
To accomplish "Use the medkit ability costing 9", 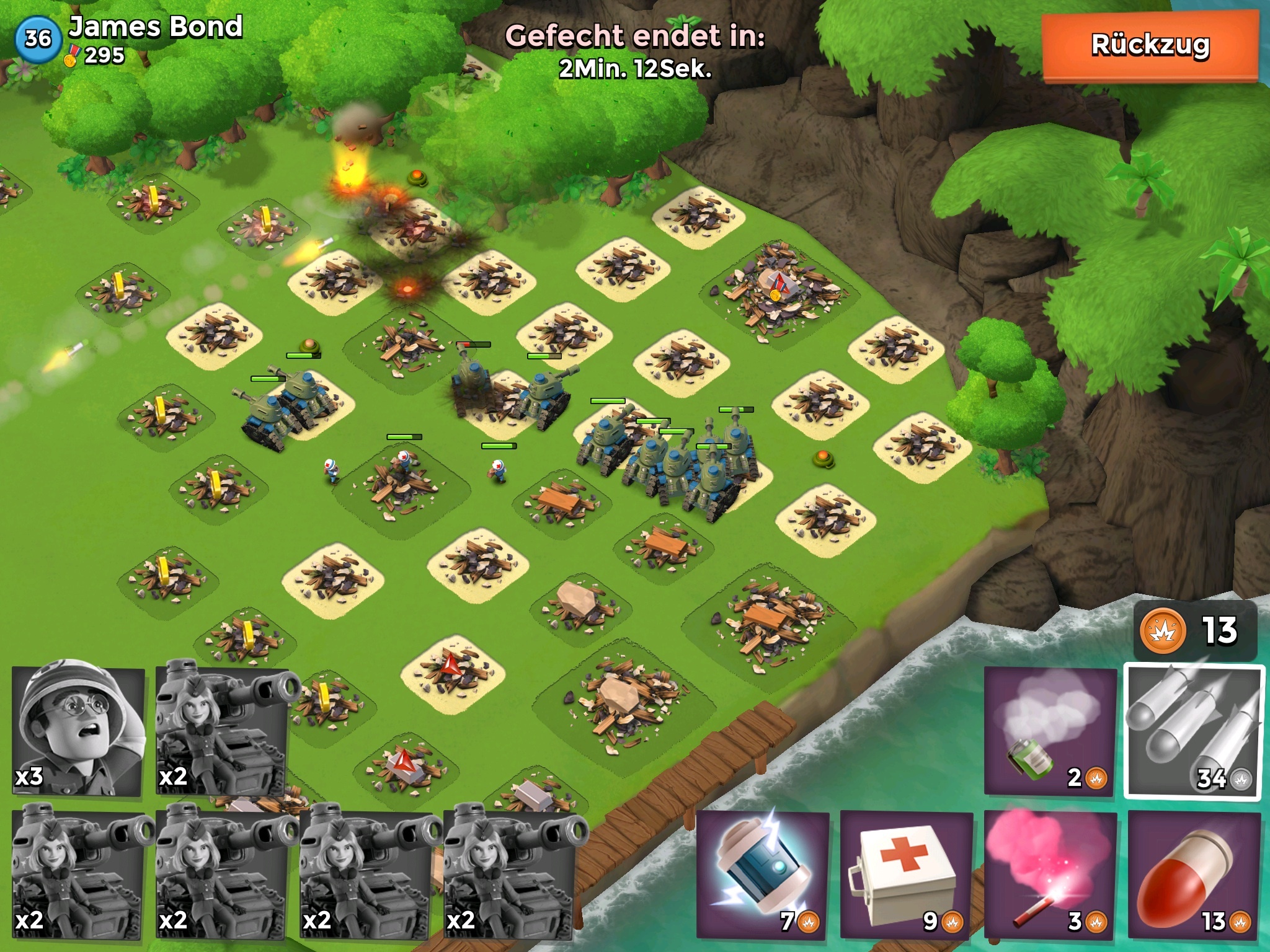I will pos(907,874).
